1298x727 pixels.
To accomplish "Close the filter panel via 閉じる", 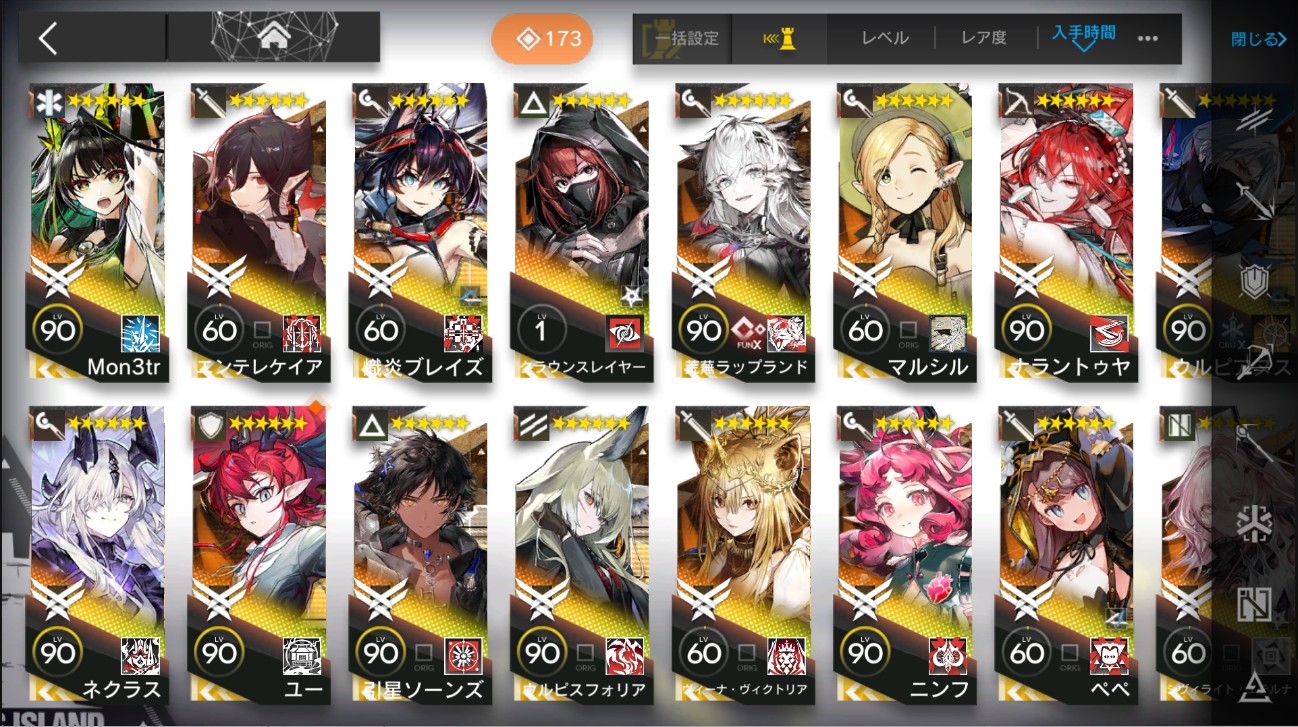I will [x=1257, y=40].
